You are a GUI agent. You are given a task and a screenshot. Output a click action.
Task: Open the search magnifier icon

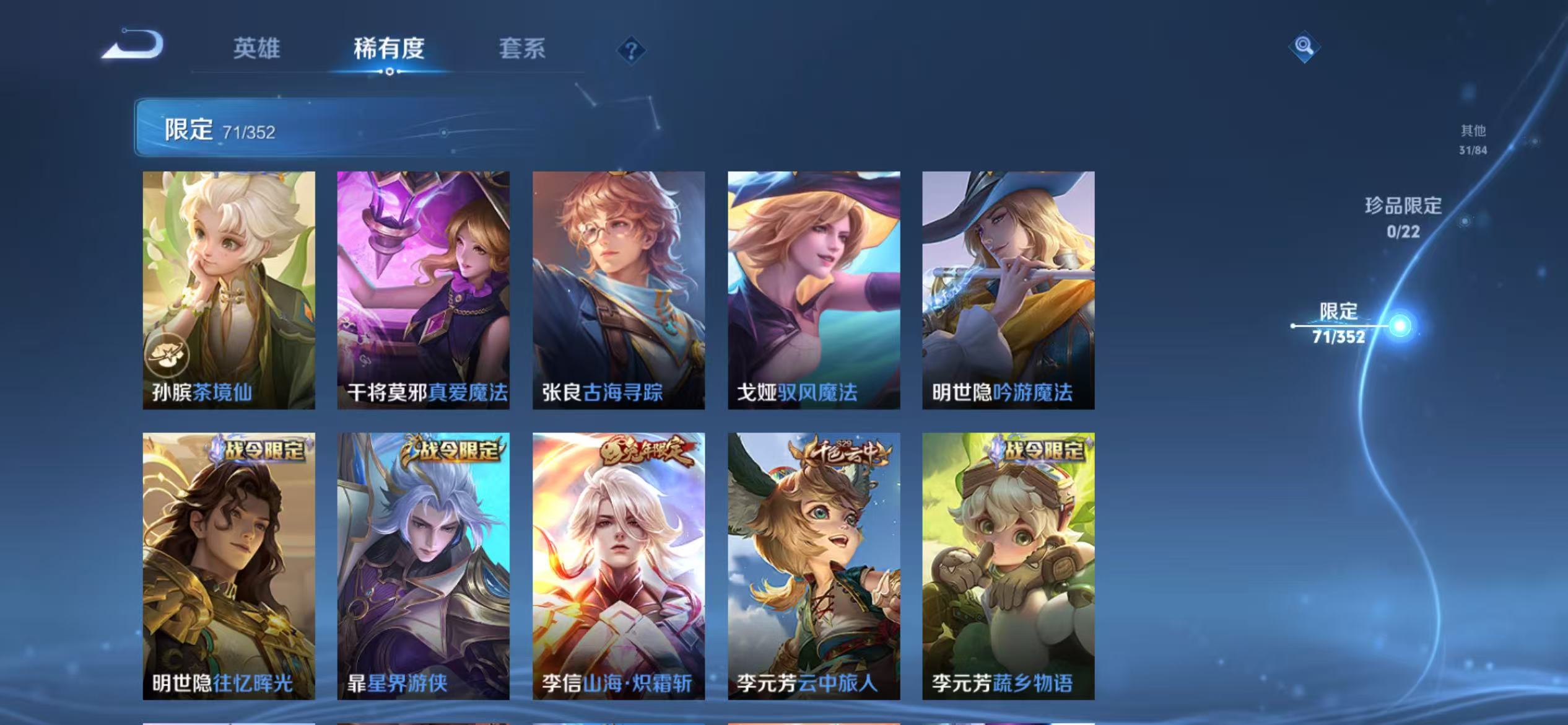[1303, 45]
